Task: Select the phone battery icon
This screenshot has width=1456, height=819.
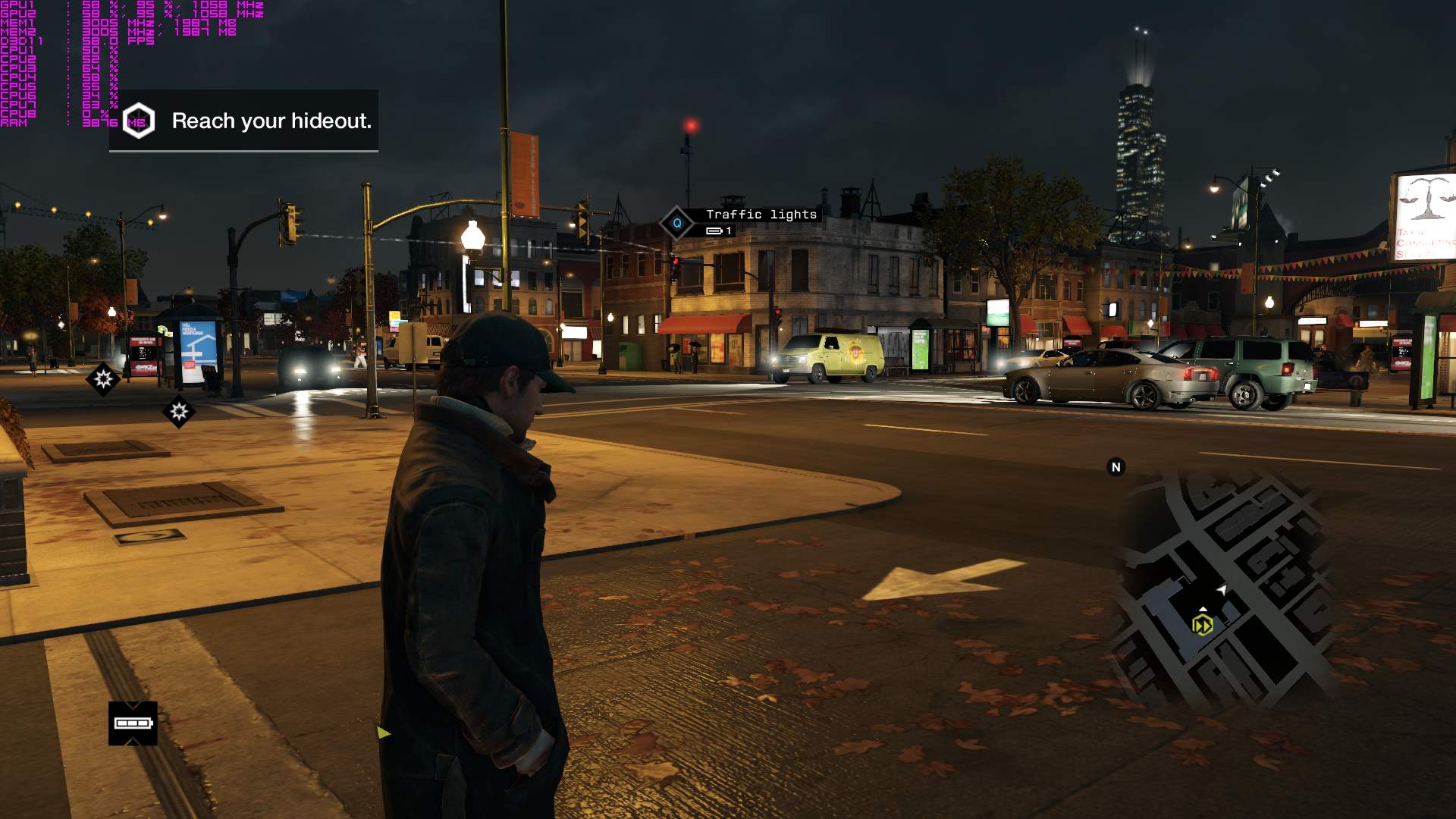Action: [133, 723]
